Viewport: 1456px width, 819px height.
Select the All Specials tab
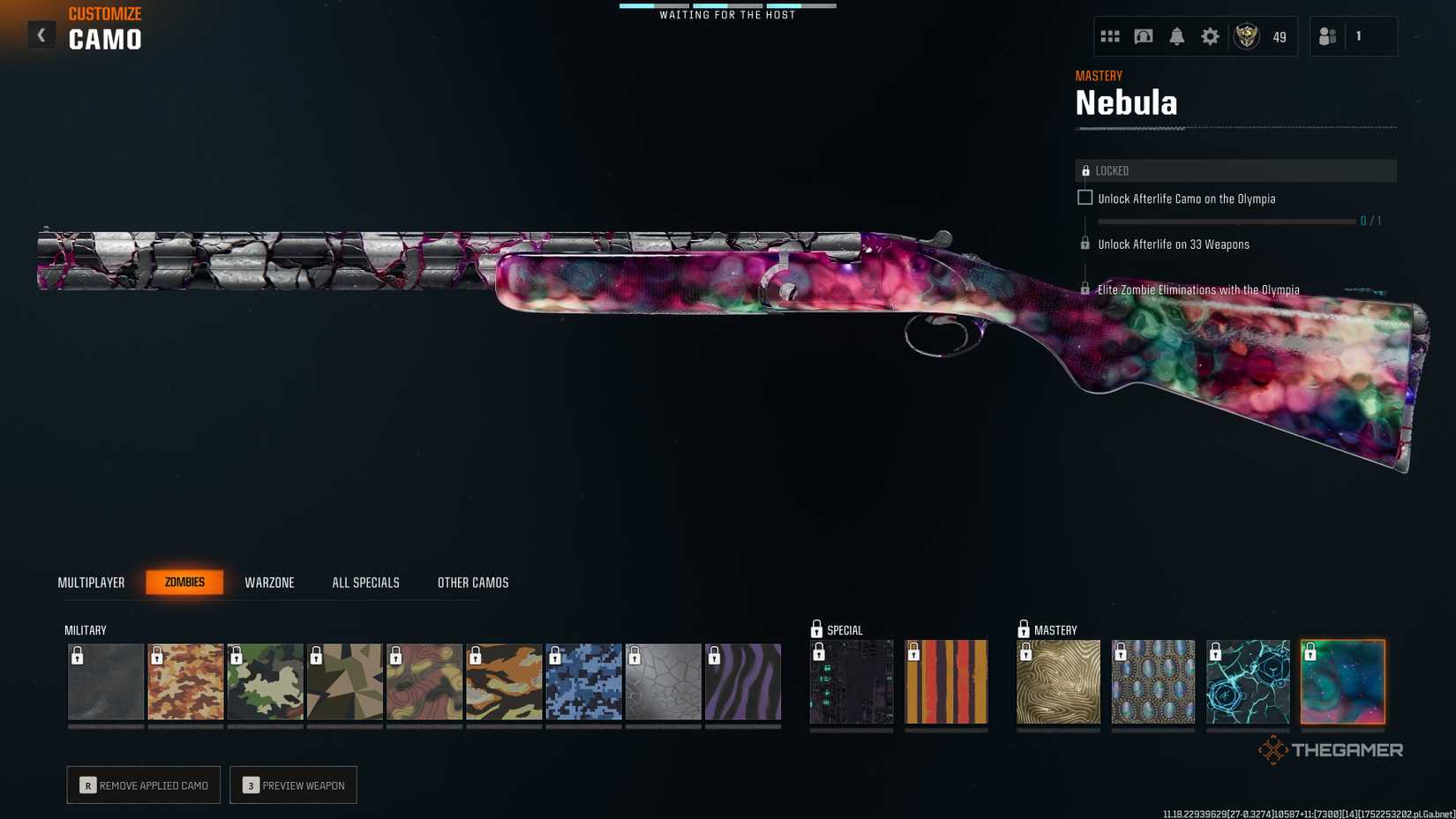tap(365, 582)
